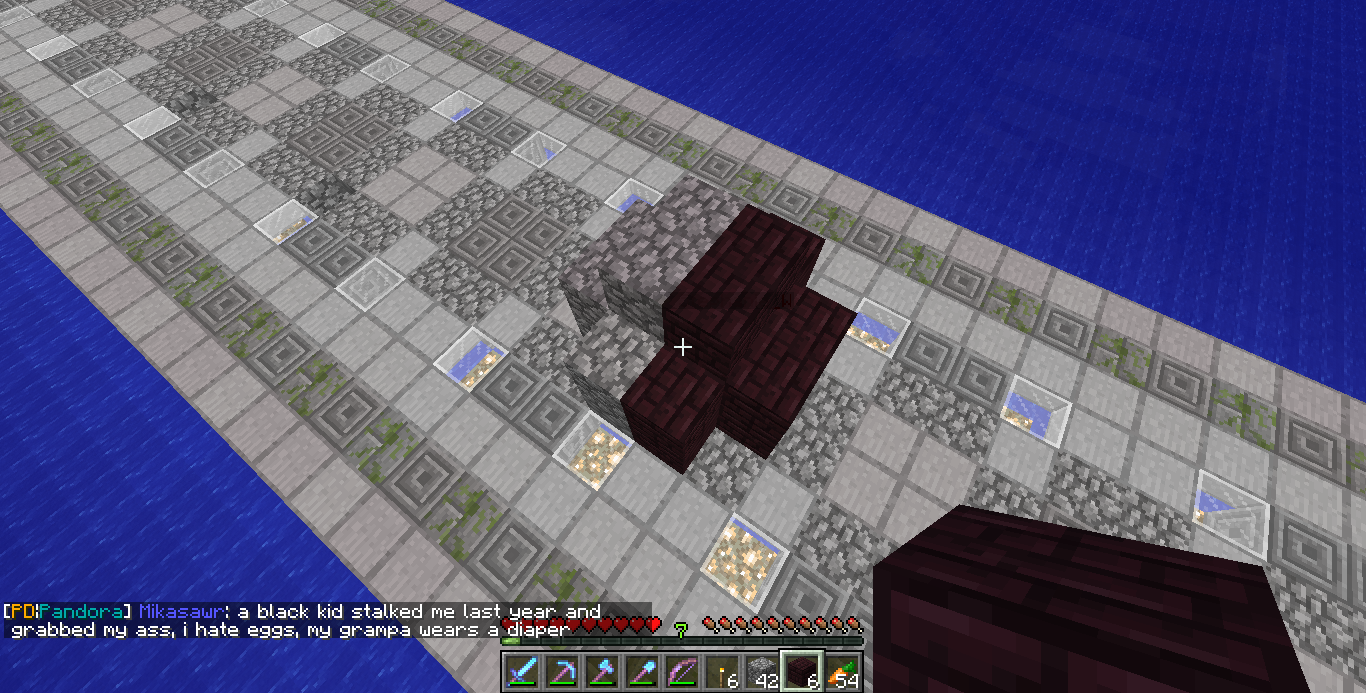
Task: Switch to the diamond shovel slot
Action: coord(641,672)
